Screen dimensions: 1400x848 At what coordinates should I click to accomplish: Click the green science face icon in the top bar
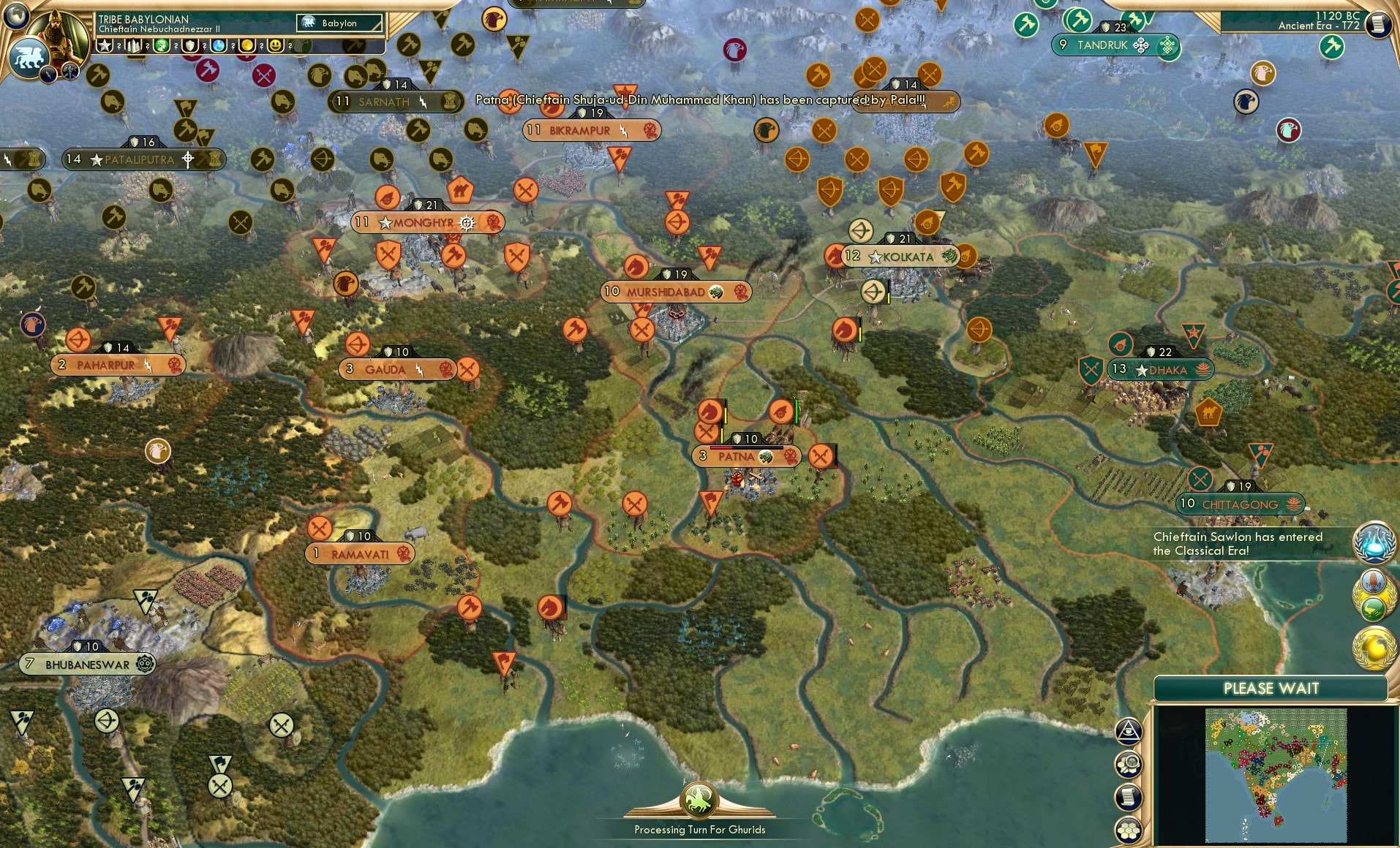[162, 45]
